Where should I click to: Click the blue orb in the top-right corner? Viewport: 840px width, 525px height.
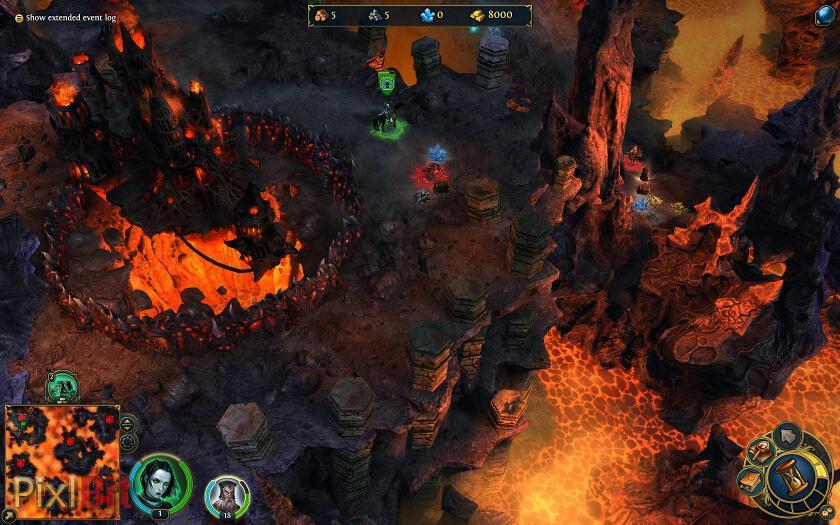[x=829, y=13]
